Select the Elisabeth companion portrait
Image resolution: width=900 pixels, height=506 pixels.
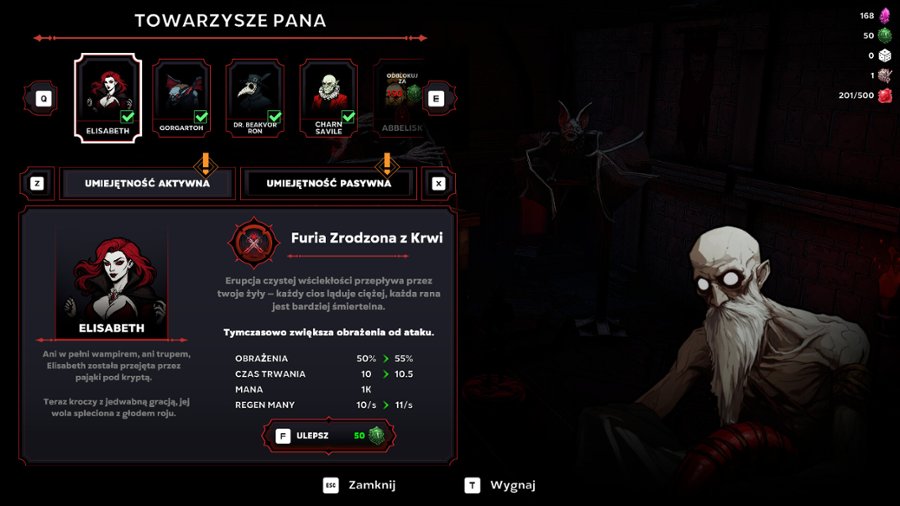[107, 97]
